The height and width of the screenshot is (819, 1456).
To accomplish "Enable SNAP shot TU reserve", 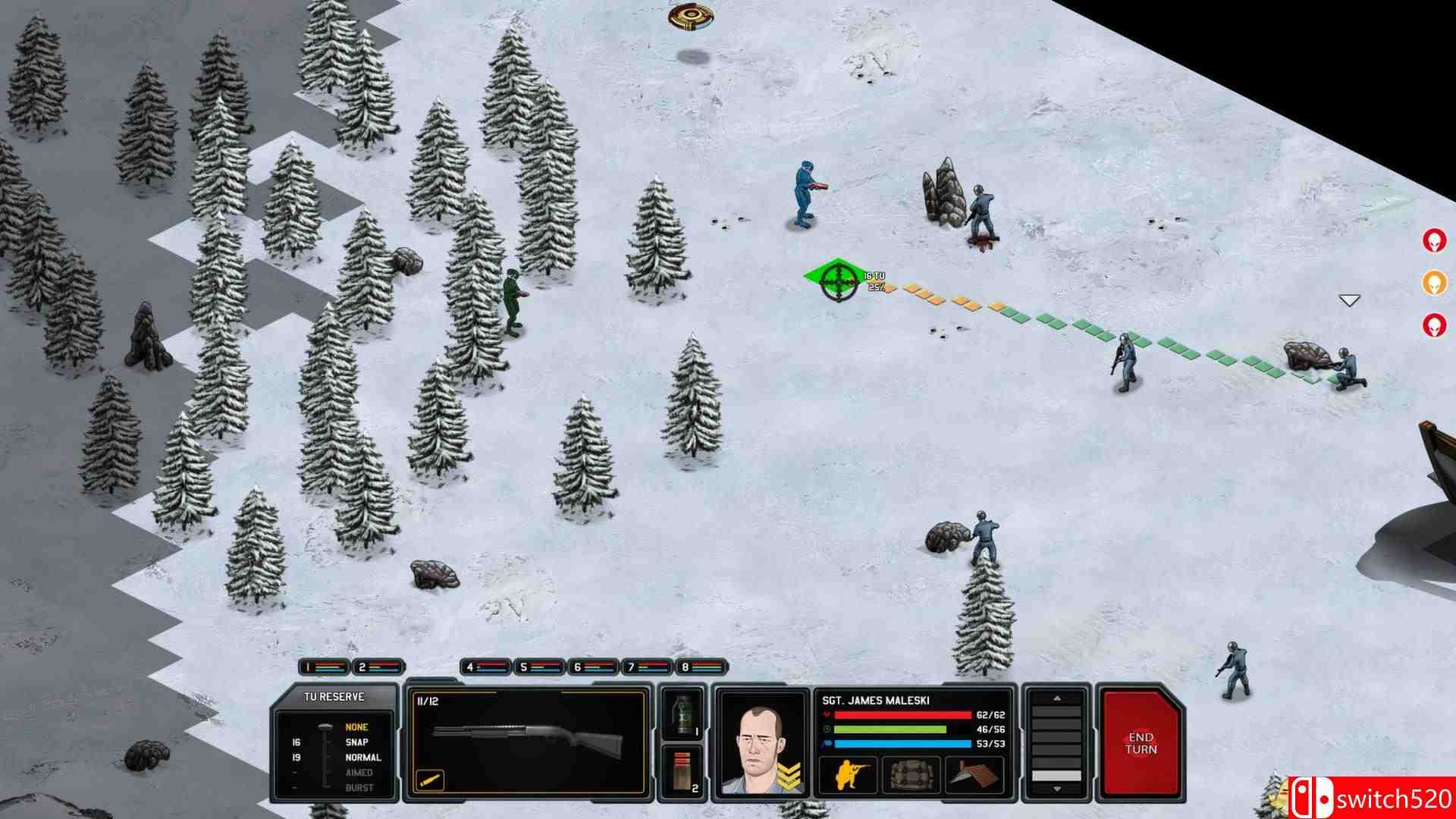I will point(356,742).
